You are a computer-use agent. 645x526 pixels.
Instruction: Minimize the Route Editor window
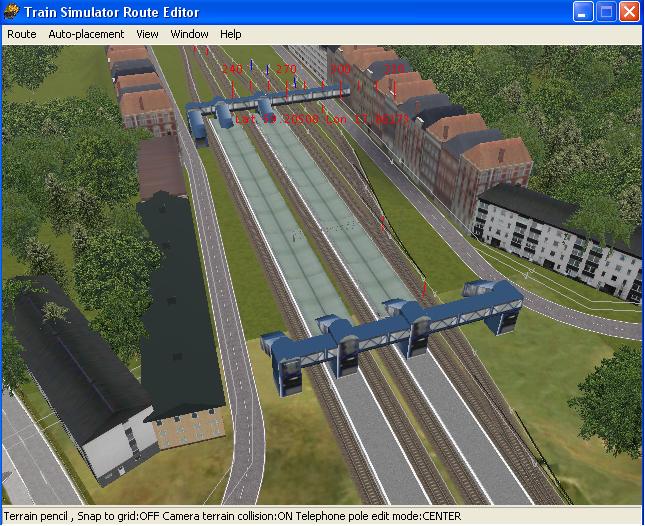click(583, 12)
